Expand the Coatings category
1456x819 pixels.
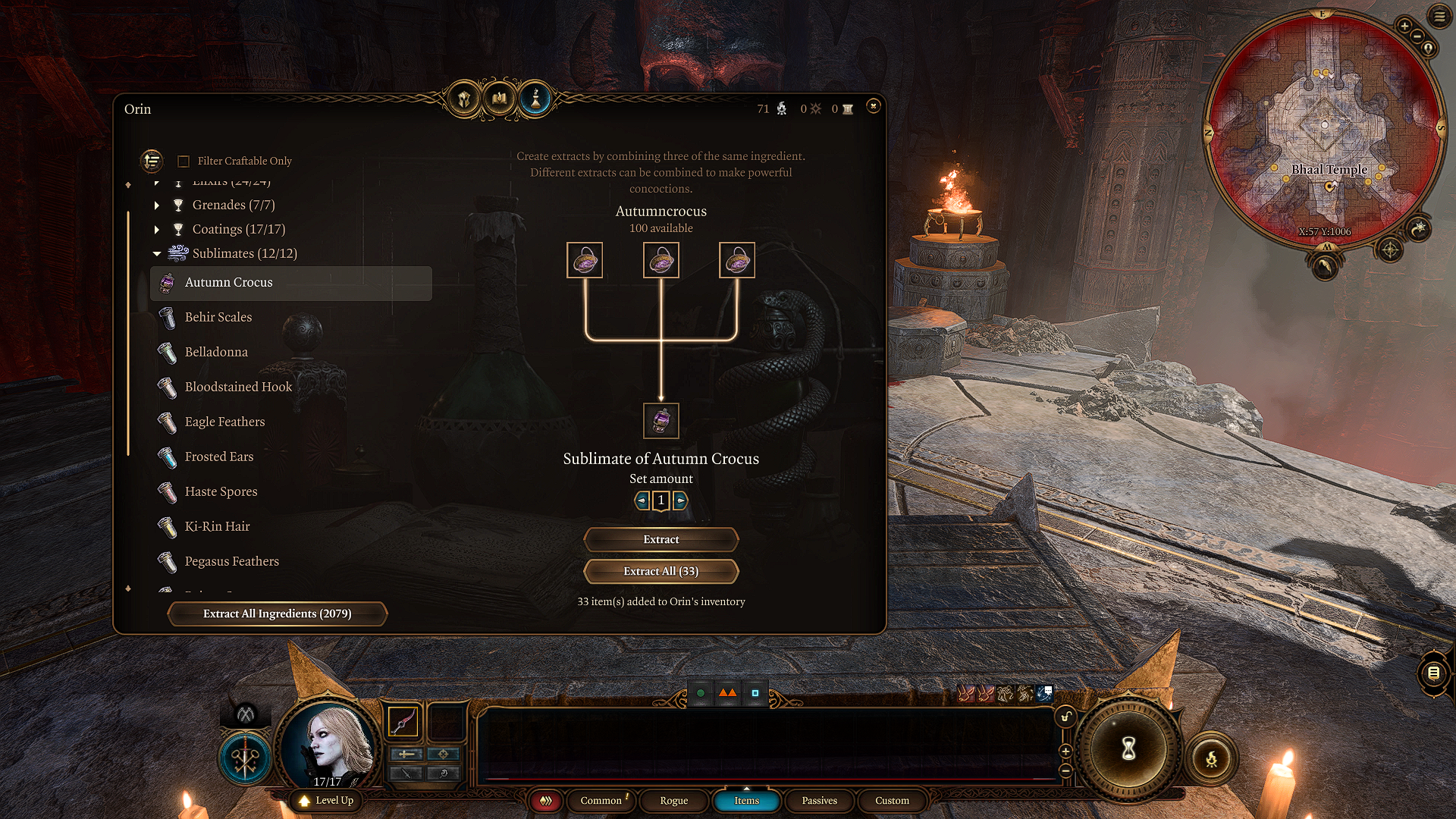click(x=157, y=230)
